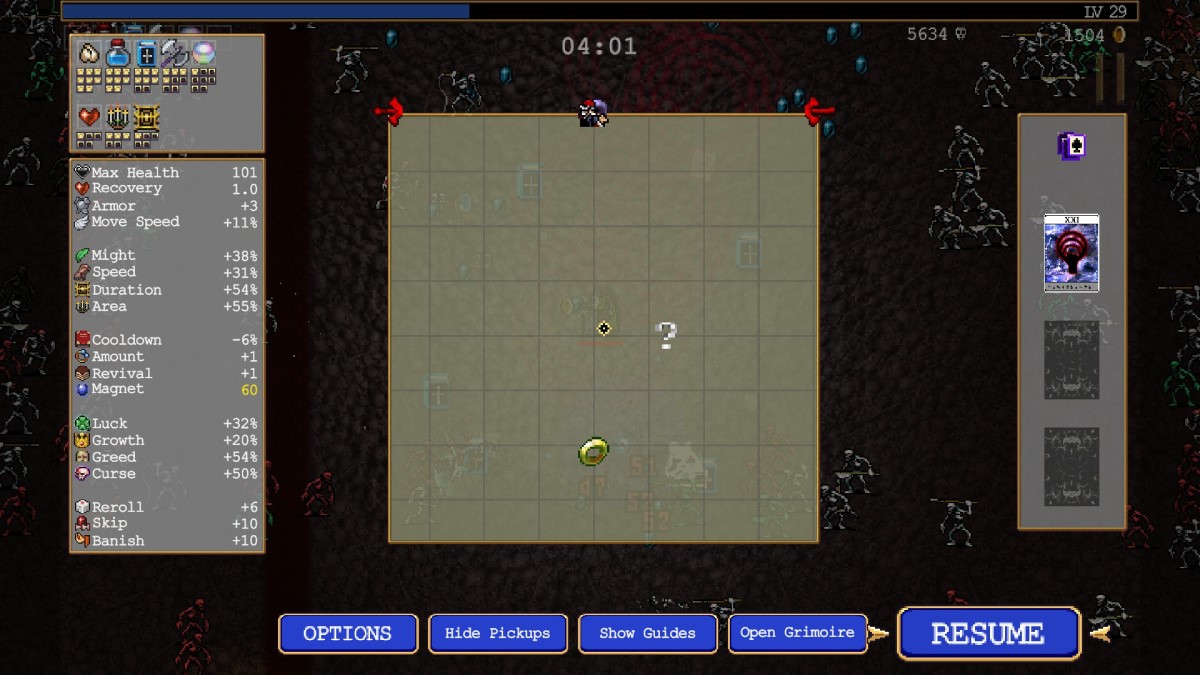Click the question mark on the map

666,336
